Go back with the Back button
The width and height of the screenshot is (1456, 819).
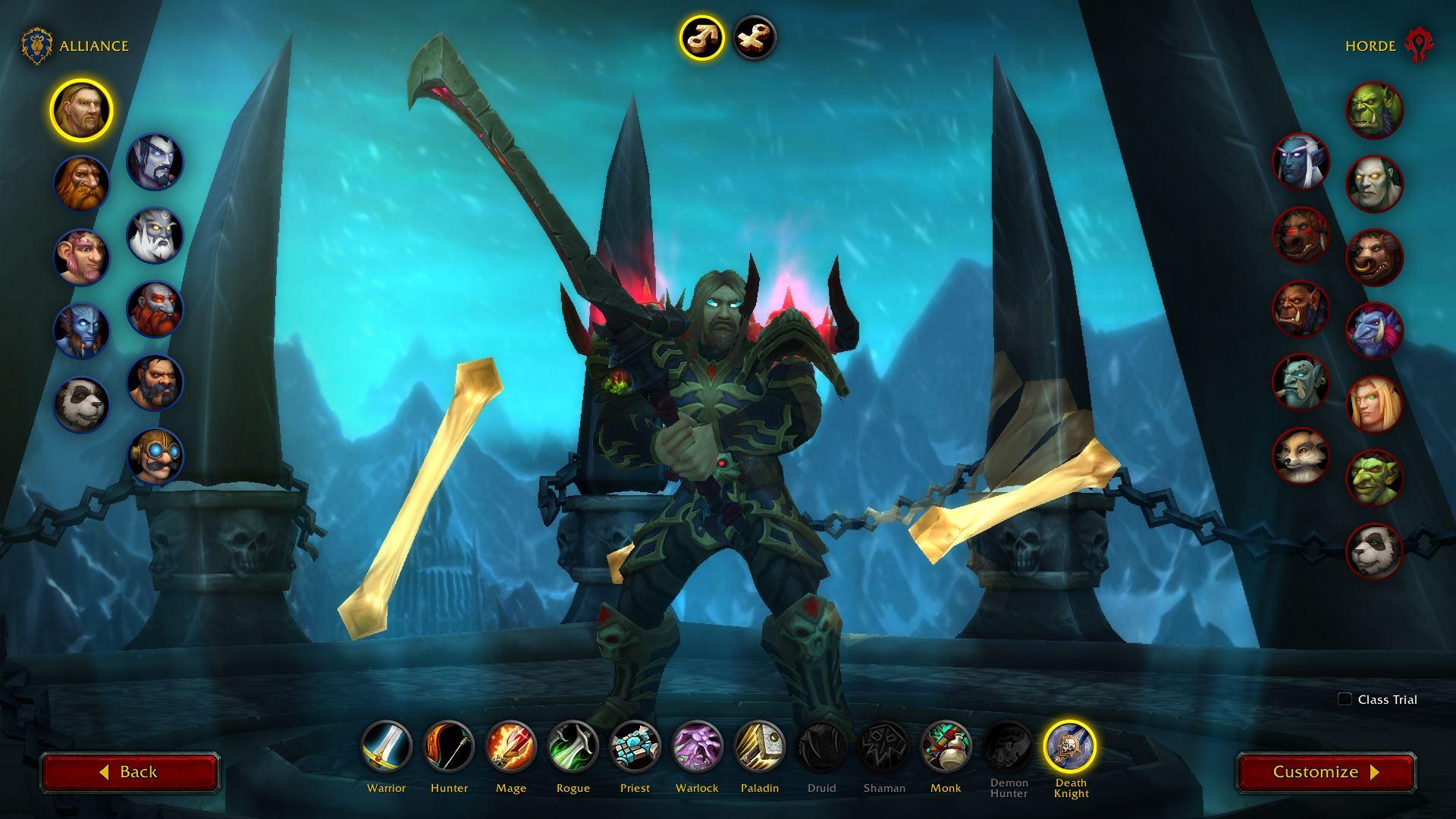tap(130, 772)
